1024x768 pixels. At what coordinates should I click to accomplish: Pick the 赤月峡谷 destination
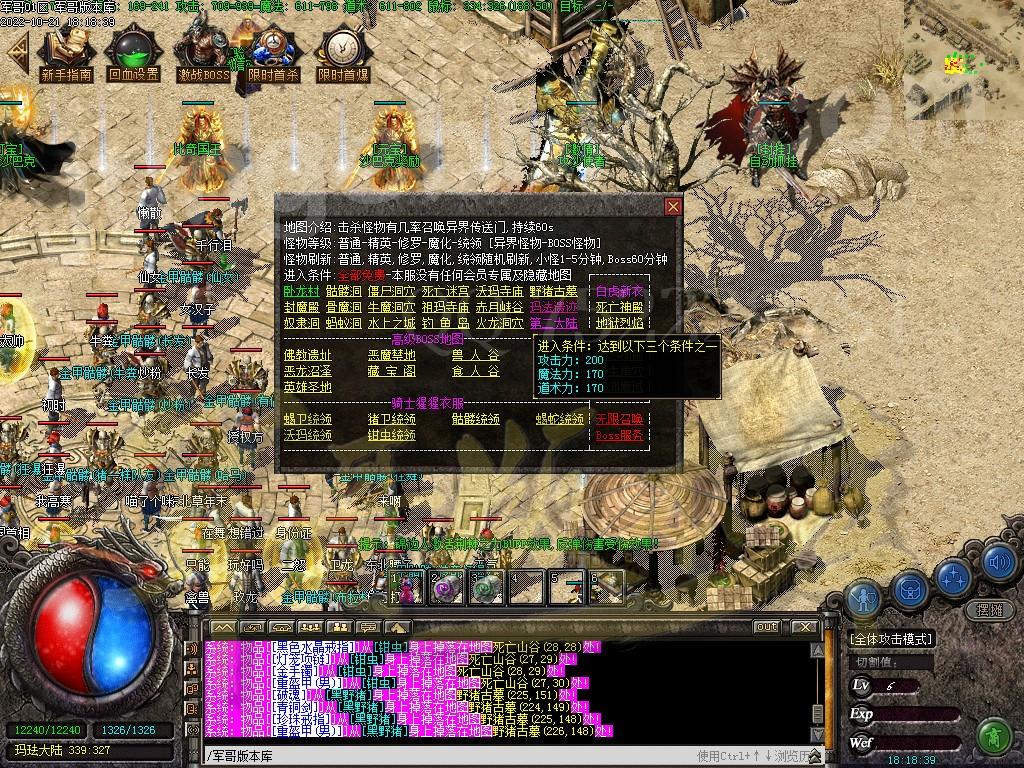point(499,307)
